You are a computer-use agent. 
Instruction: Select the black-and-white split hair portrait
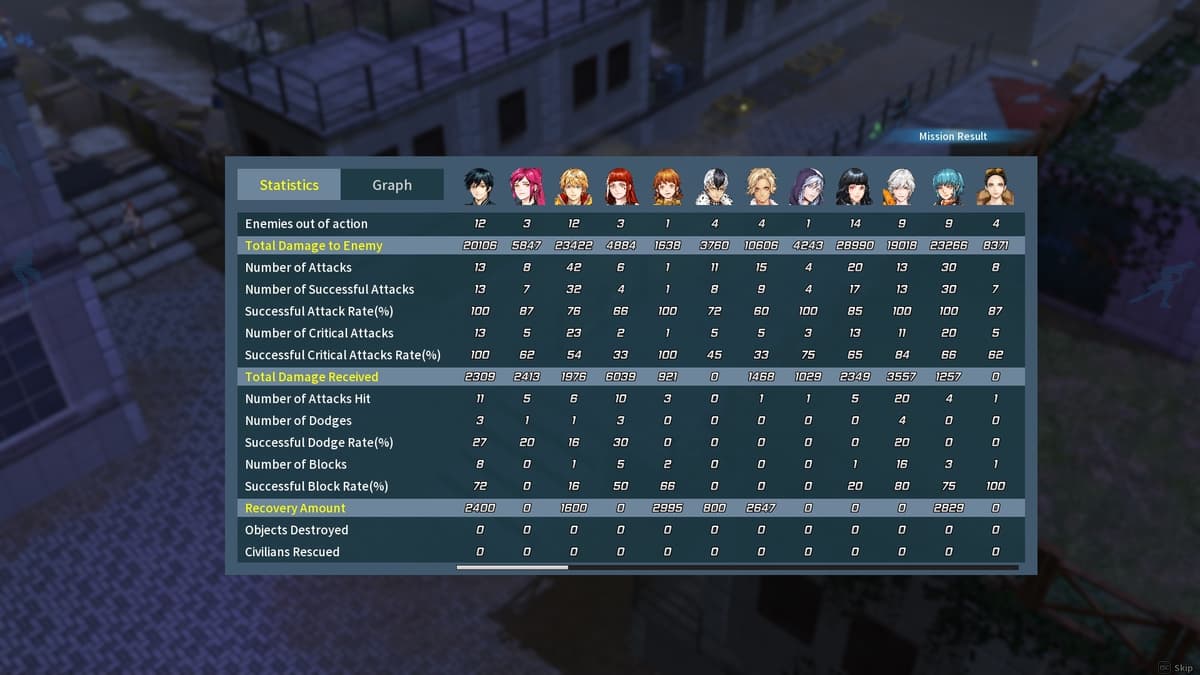point(714,187)
